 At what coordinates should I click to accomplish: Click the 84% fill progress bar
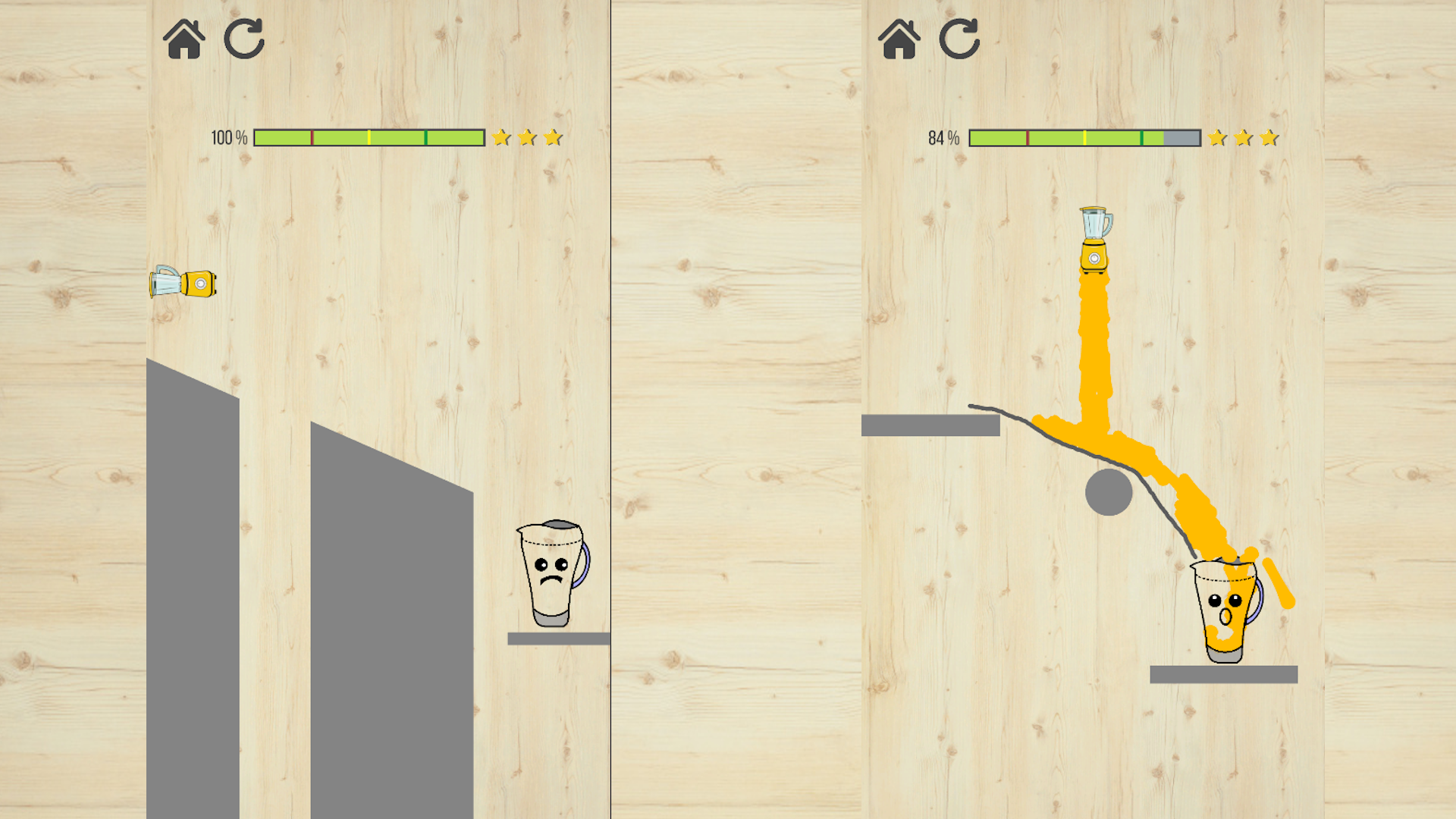pyautogui.click(x=1084, y=137)
